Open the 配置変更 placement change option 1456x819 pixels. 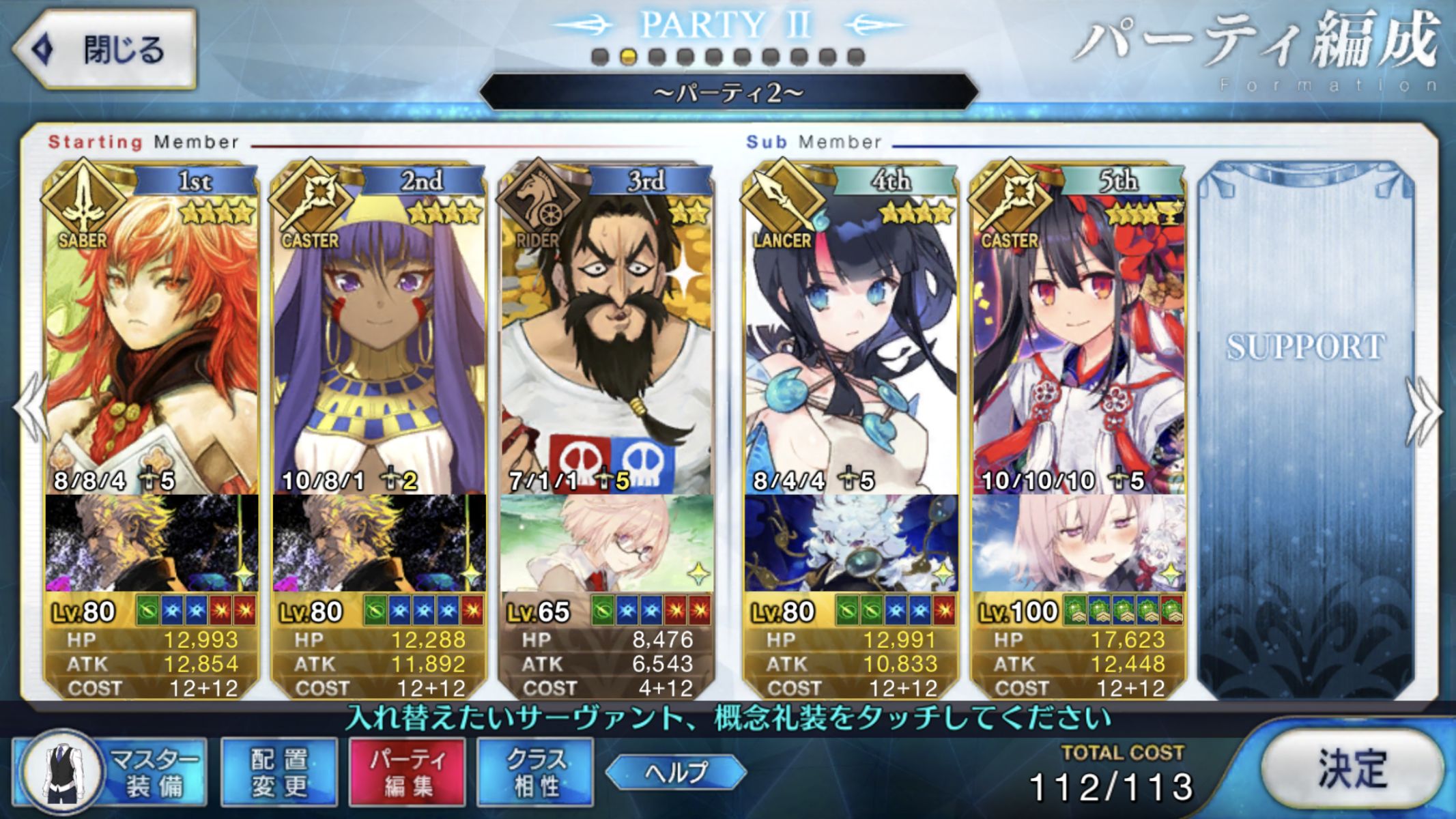point(279,772)
